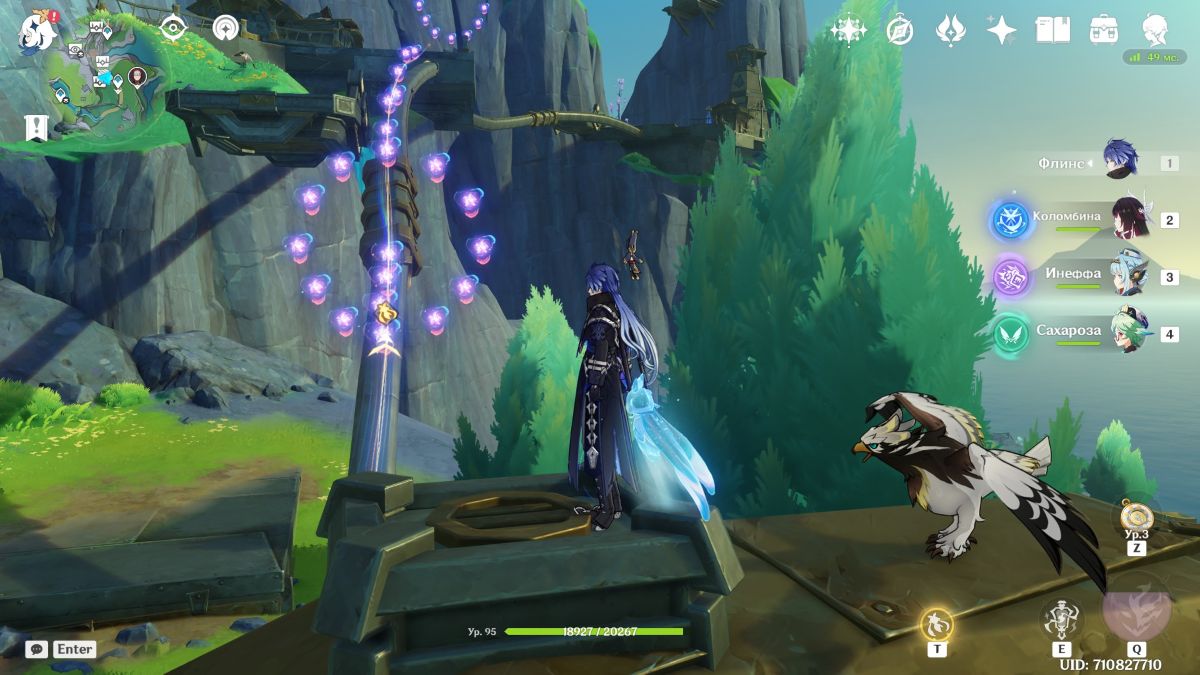Image resolution: width=1200 pixels, height=675 pixels.
Task: Open the character screen head icon
Action: pyautogui.click(x=1156, y=31)
